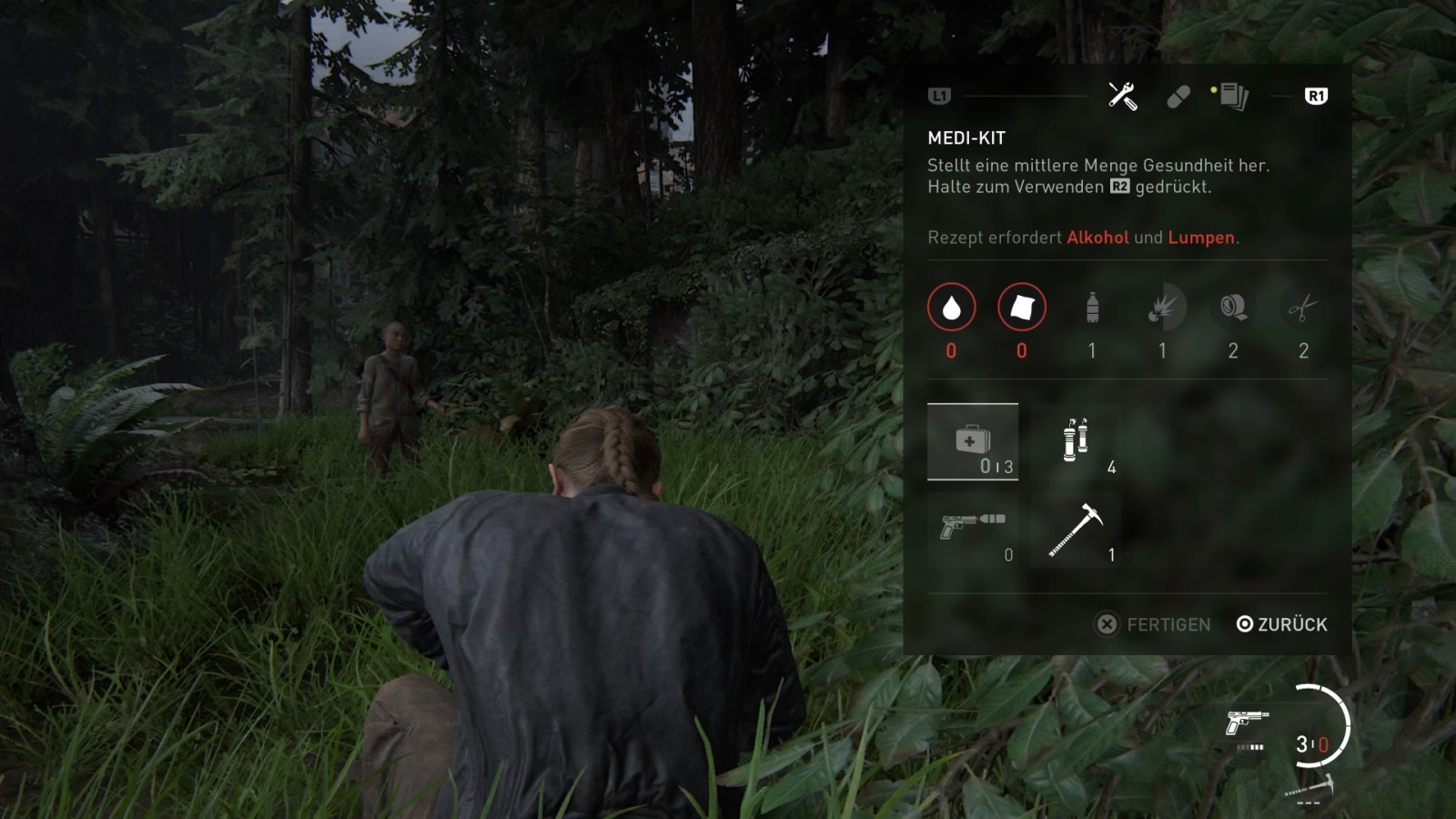The width and height of the screenshot is (1456, 819).
Task: Select the scissors blade ingredient
Action: (1303, 308)
